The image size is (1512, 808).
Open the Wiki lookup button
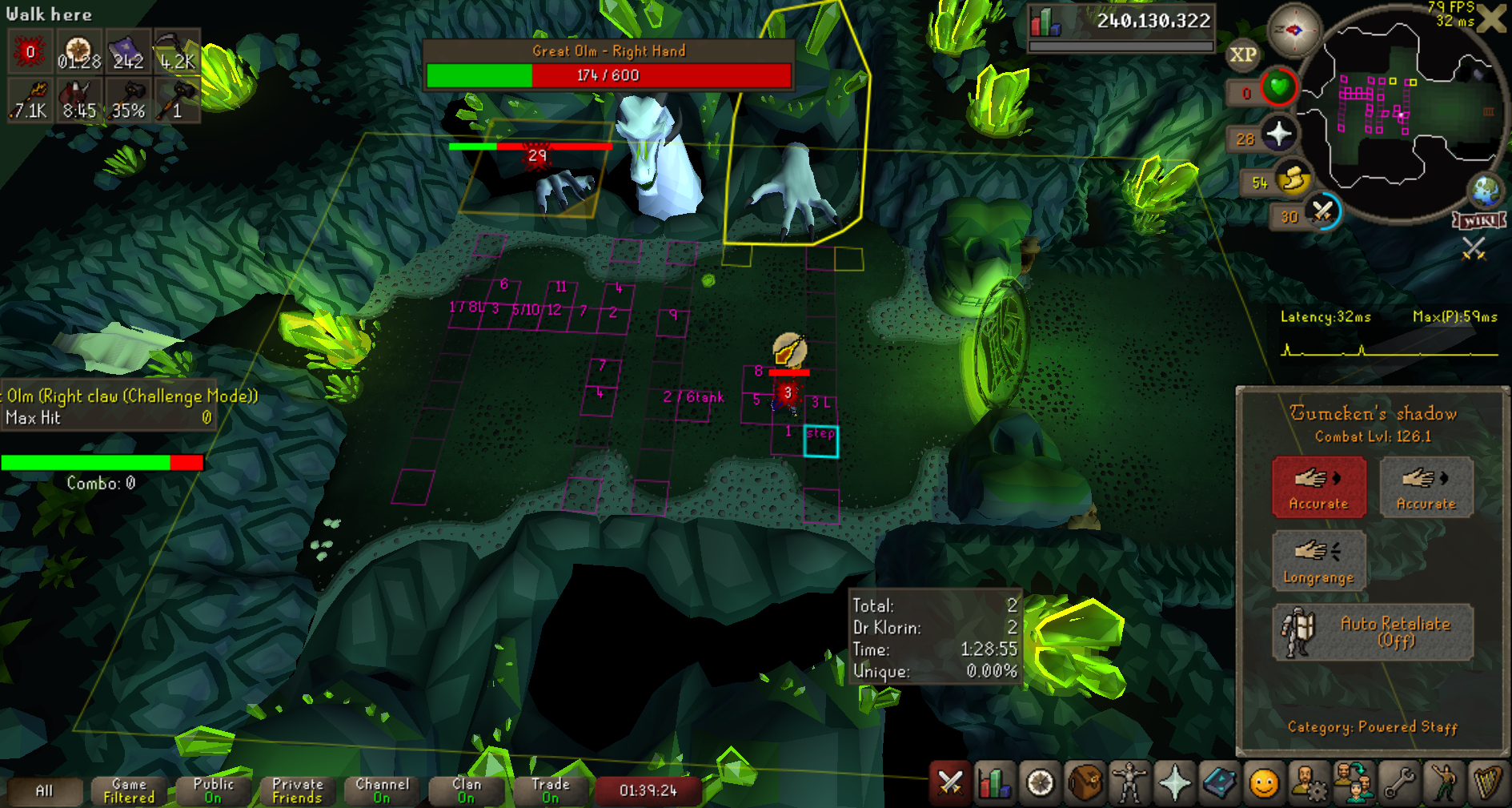click(1479, 221)
